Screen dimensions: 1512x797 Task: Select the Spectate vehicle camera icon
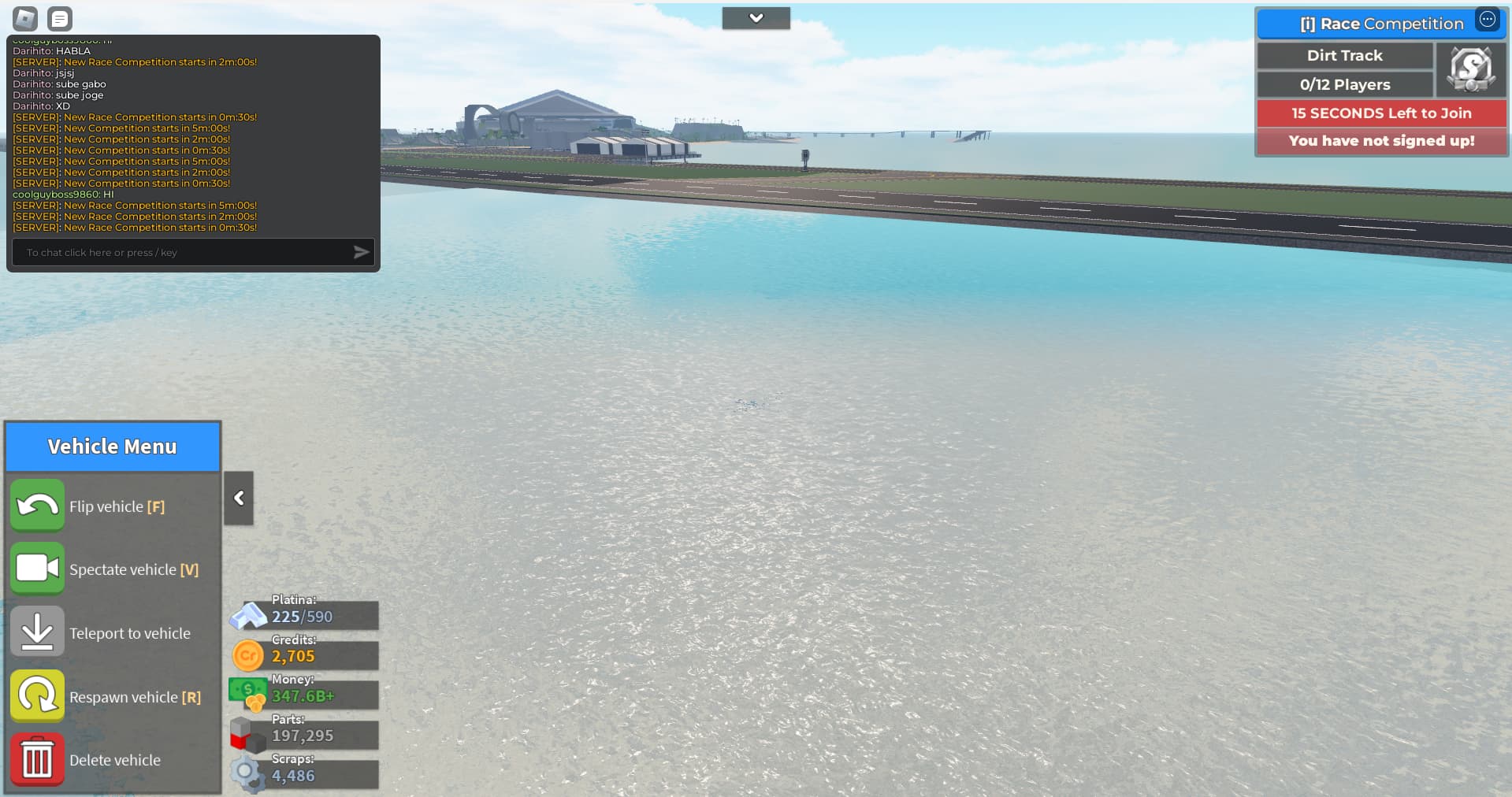tap(36, 569)
